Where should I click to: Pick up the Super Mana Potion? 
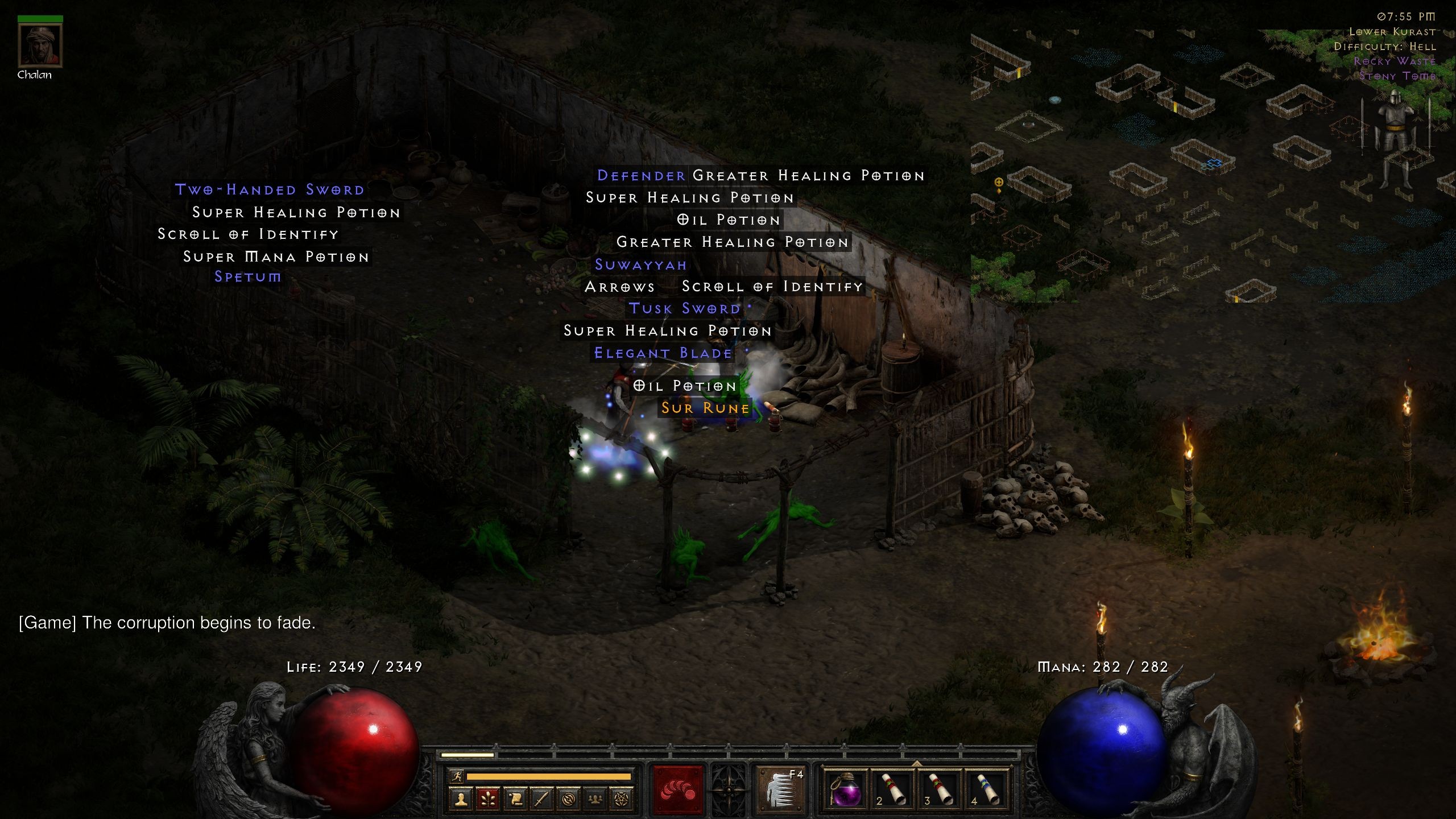275,257
